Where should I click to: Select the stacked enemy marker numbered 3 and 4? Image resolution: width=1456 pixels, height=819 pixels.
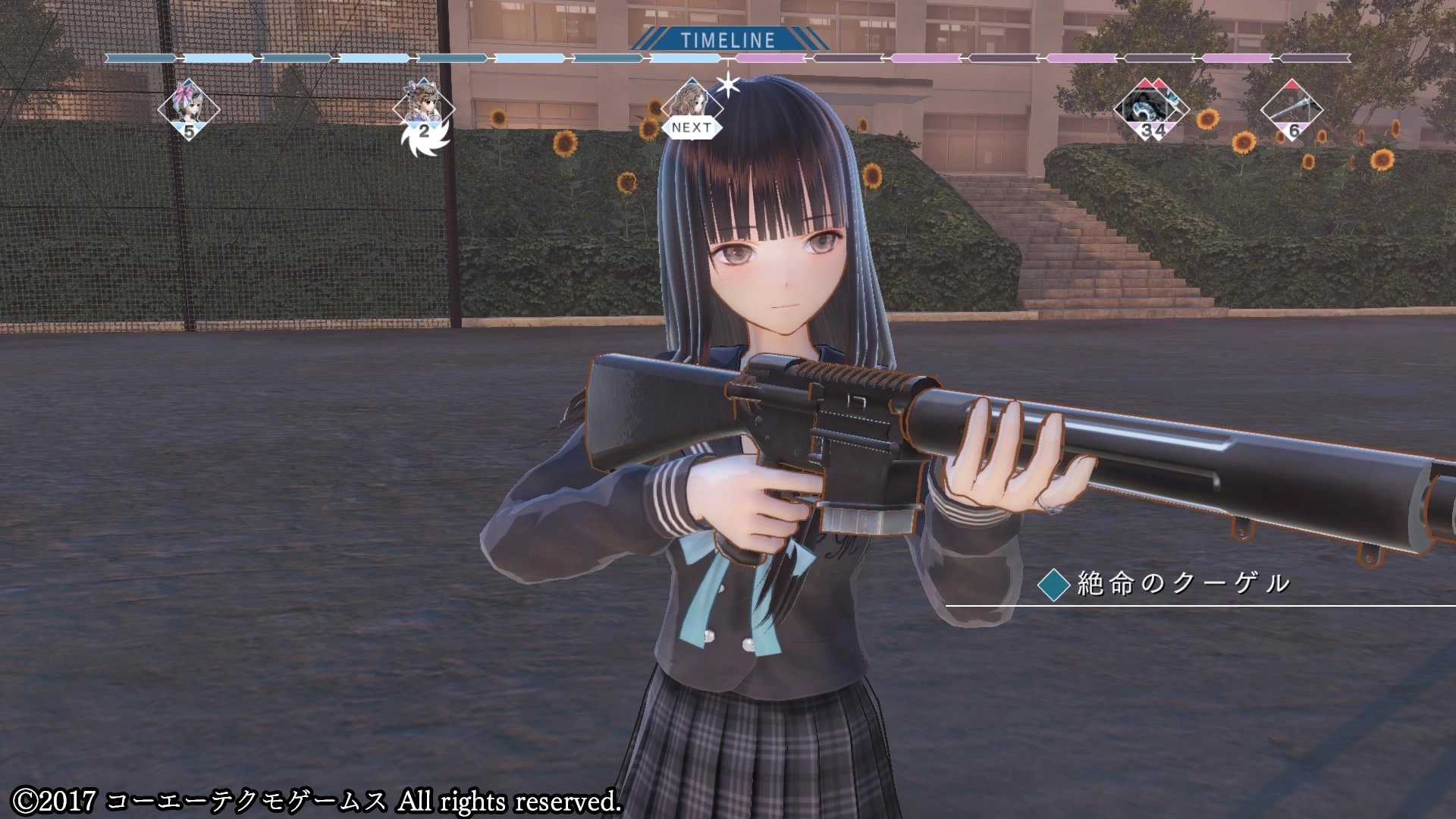(1146, 109)
